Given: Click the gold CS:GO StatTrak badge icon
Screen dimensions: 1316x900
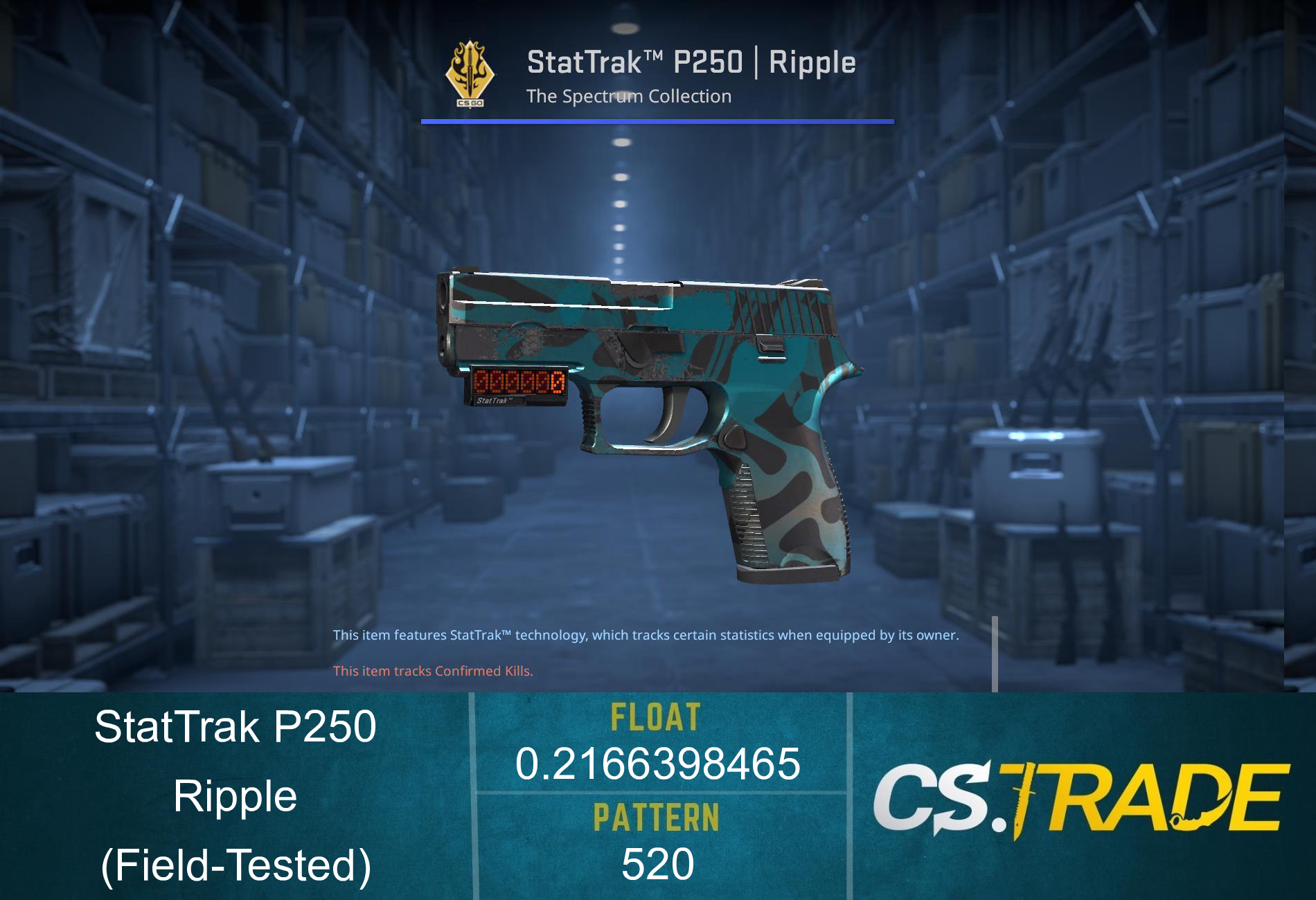Looking at the screenshot, I should tap(471, 73).
